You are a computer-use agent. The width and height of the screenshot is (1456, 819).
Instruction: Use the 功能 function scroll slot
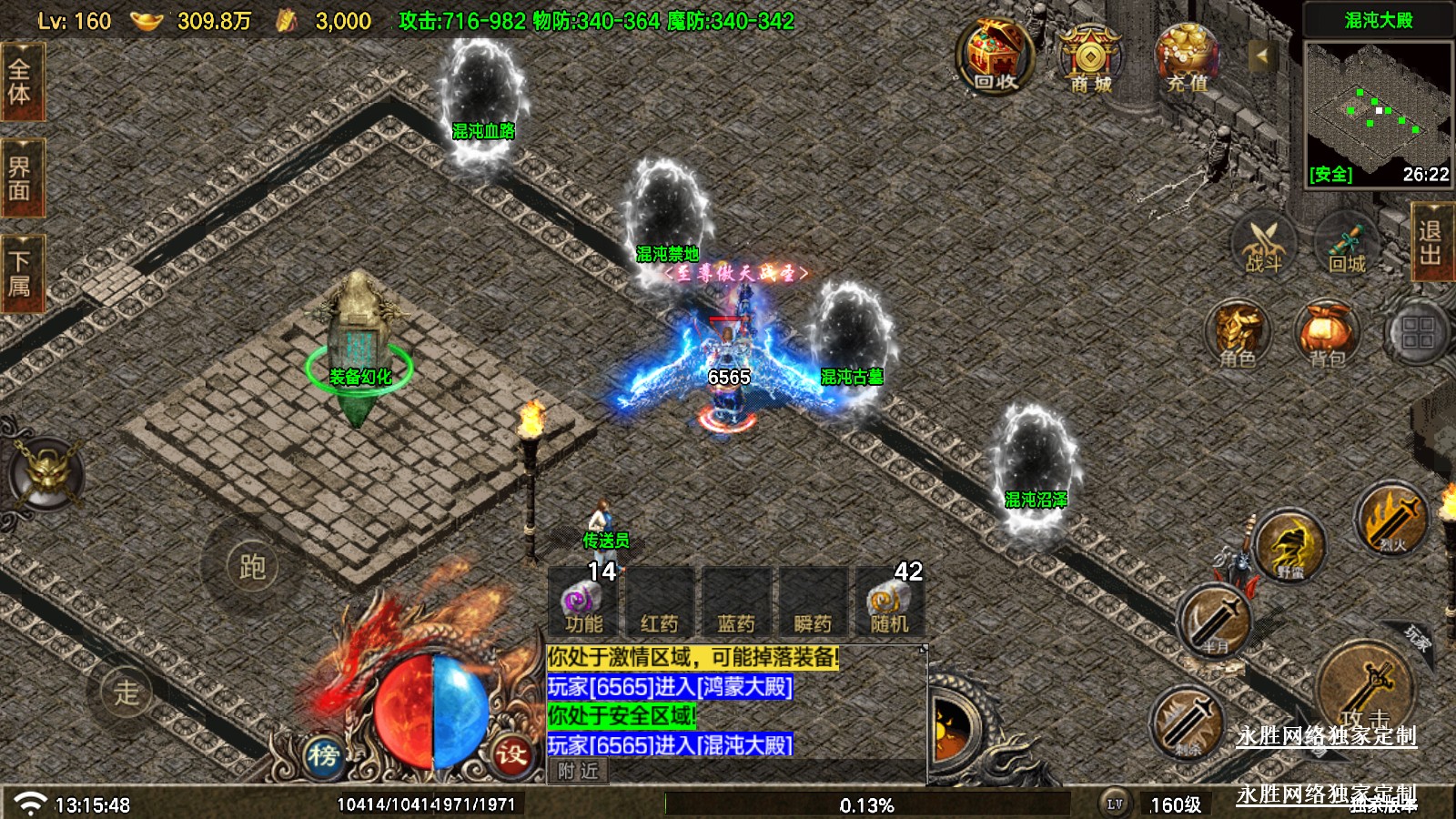pos(583,602)
